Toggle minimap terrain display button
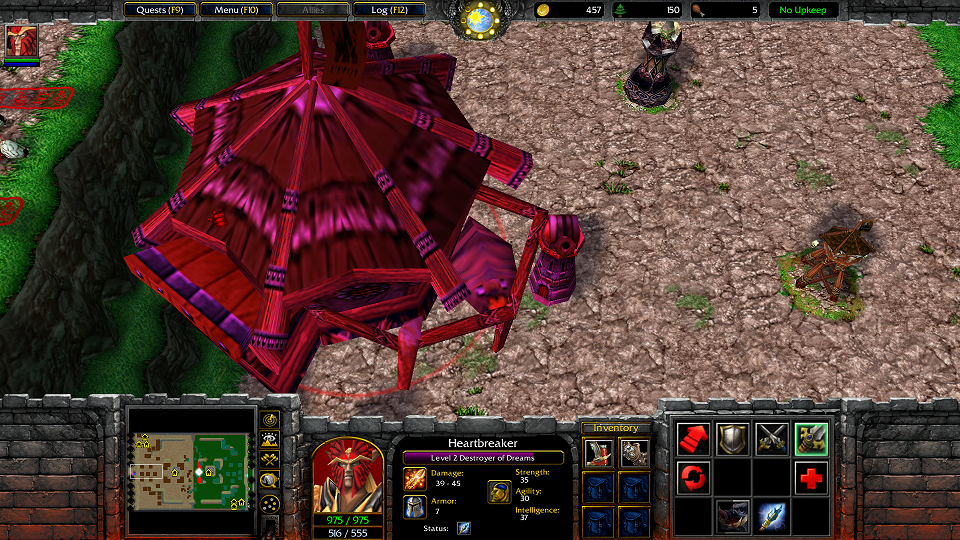The image size is (960, 540). tap(269, 440)
